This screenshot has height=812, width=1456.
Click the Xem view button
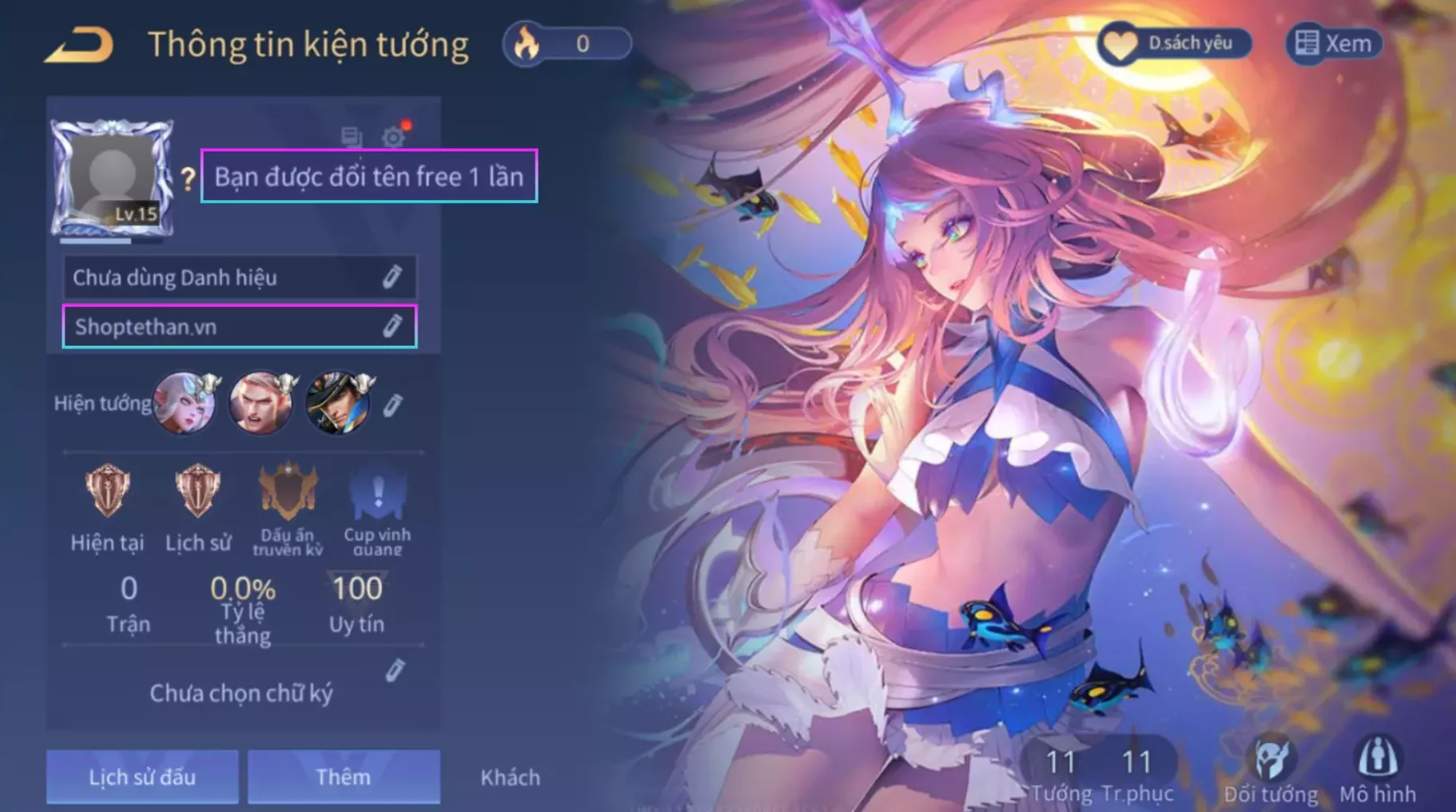[1334, 44]
